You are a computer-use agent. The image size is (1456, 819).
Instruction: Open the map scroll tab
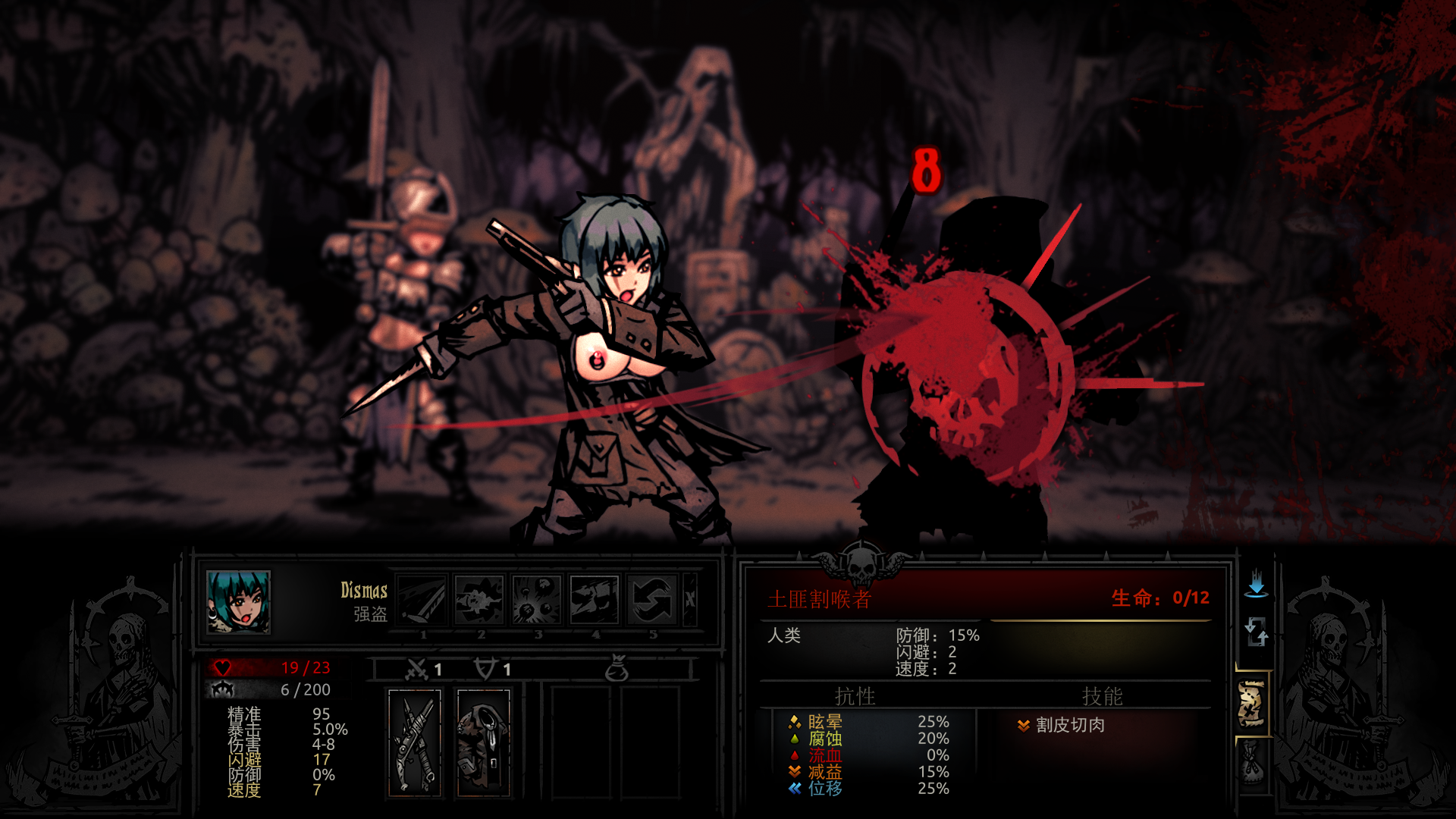1252,704
